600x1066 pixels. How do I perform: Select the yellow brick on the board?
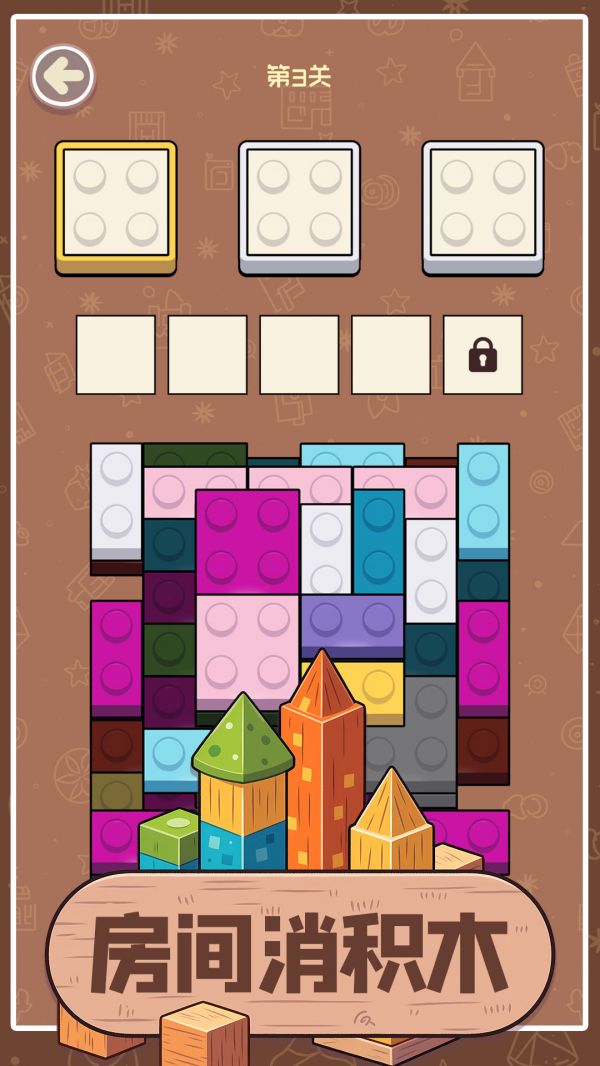point(380,685)
